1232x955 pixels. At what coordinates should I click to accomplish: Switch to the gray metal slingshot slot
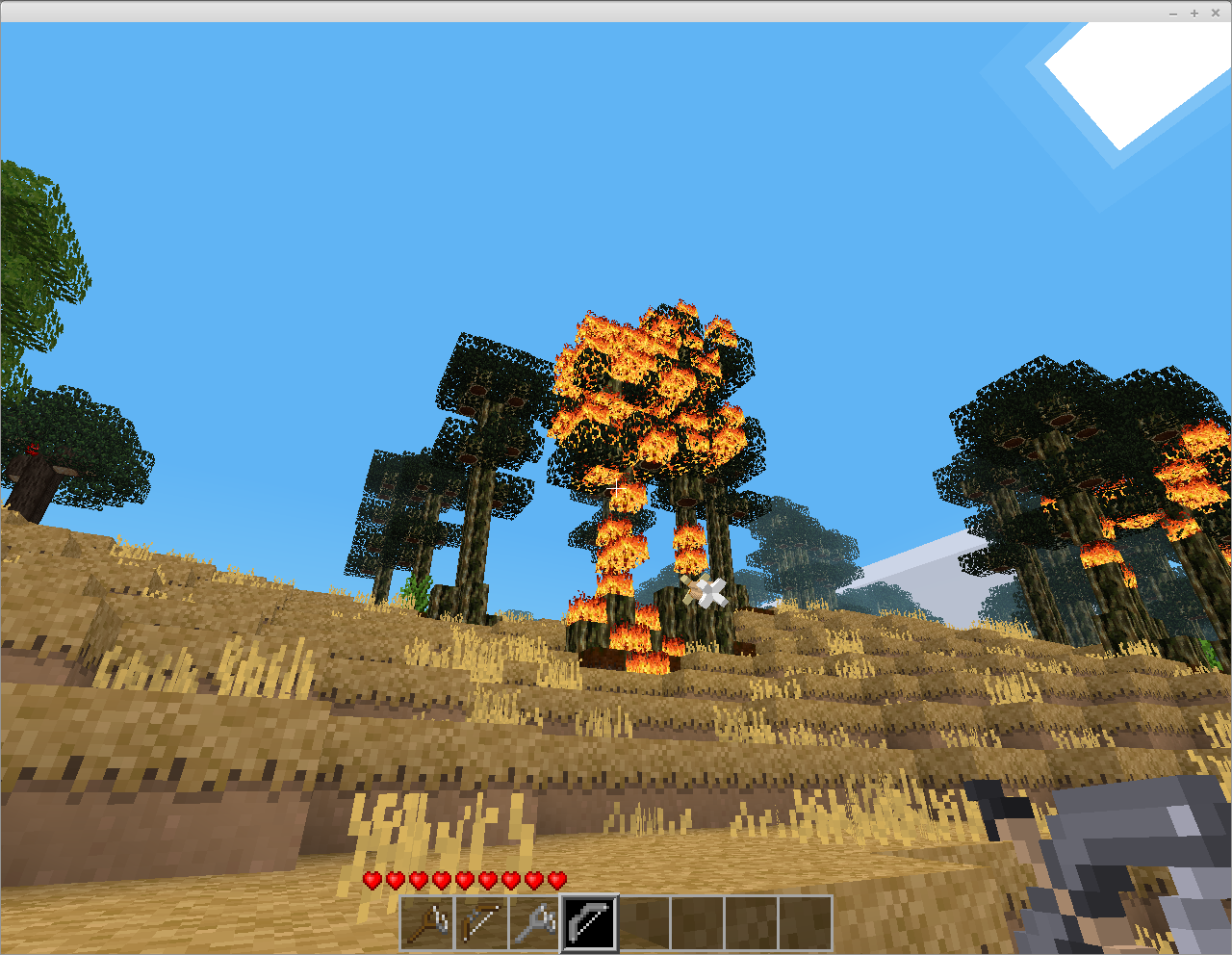(535, 924)
